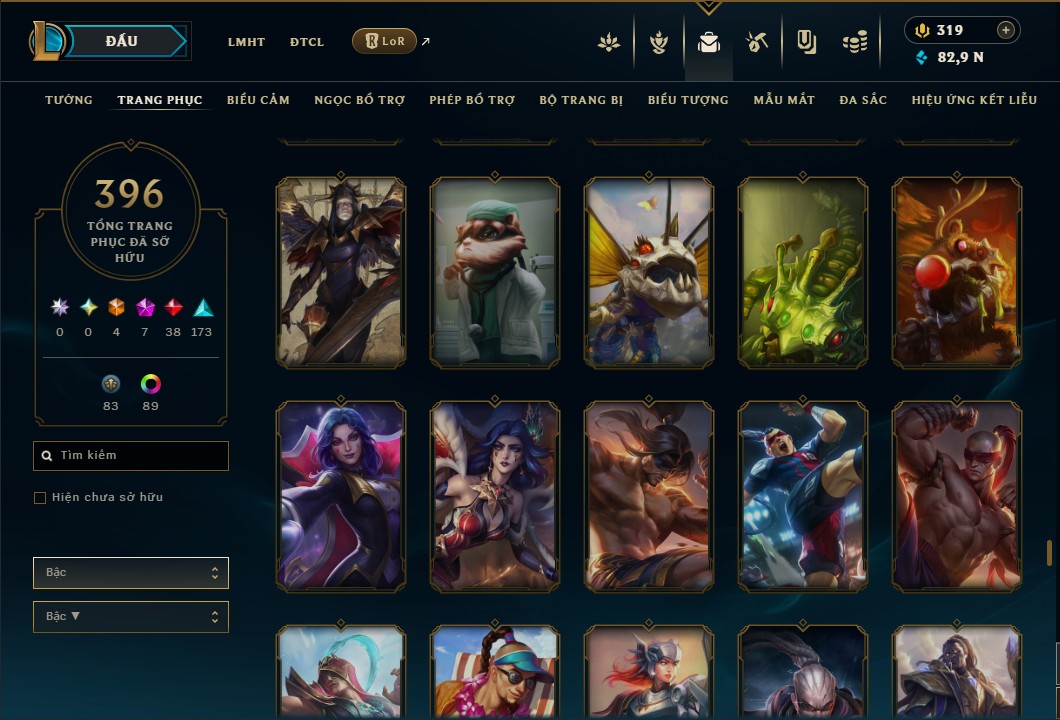Go to the NGỌC BỔ TRỢ tab
This screenshot has height=720, width=1060.
[359, 100]
